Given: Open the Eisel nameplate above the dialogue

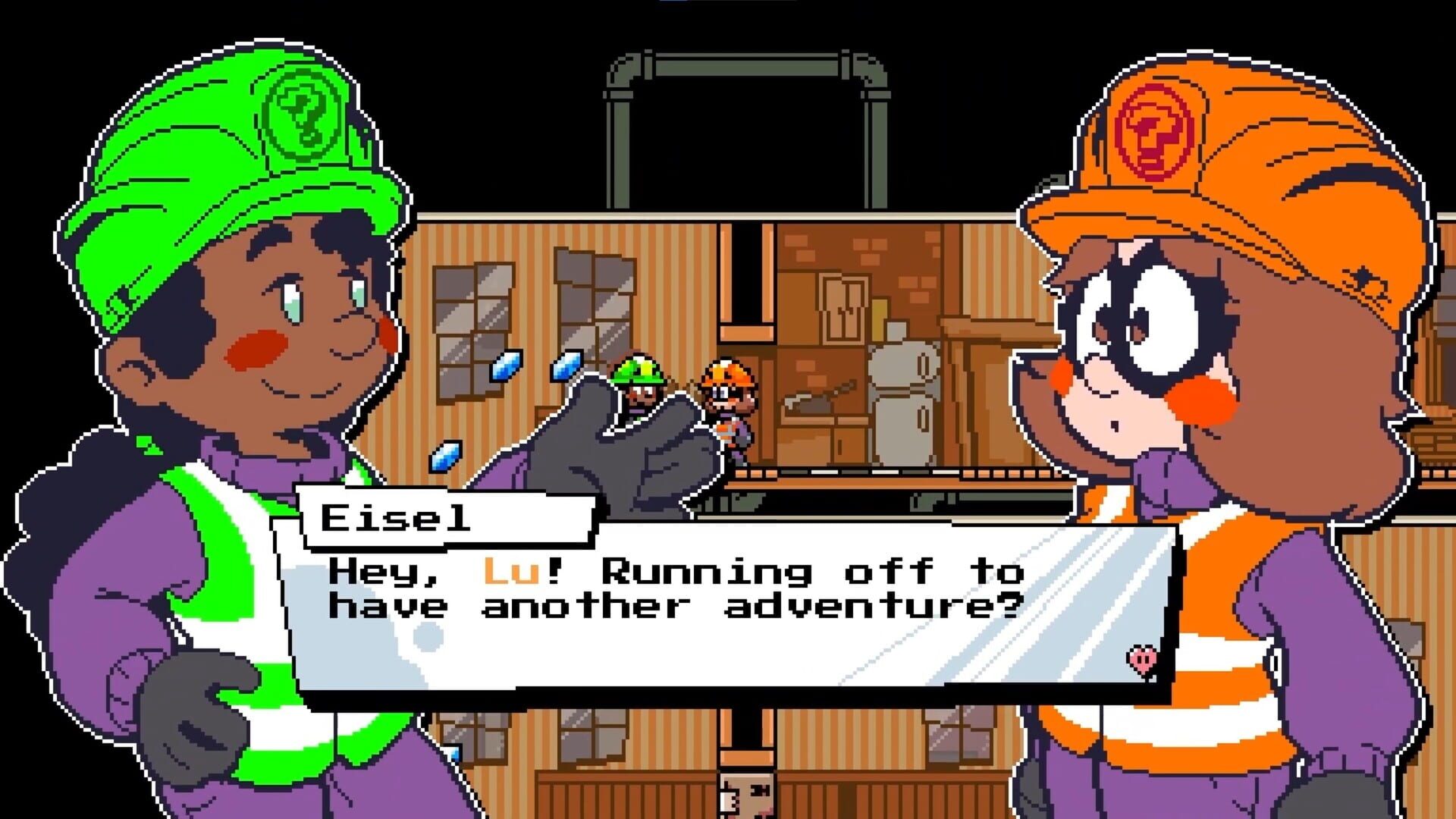Looking at the screenshot, I should coord(394,518).
